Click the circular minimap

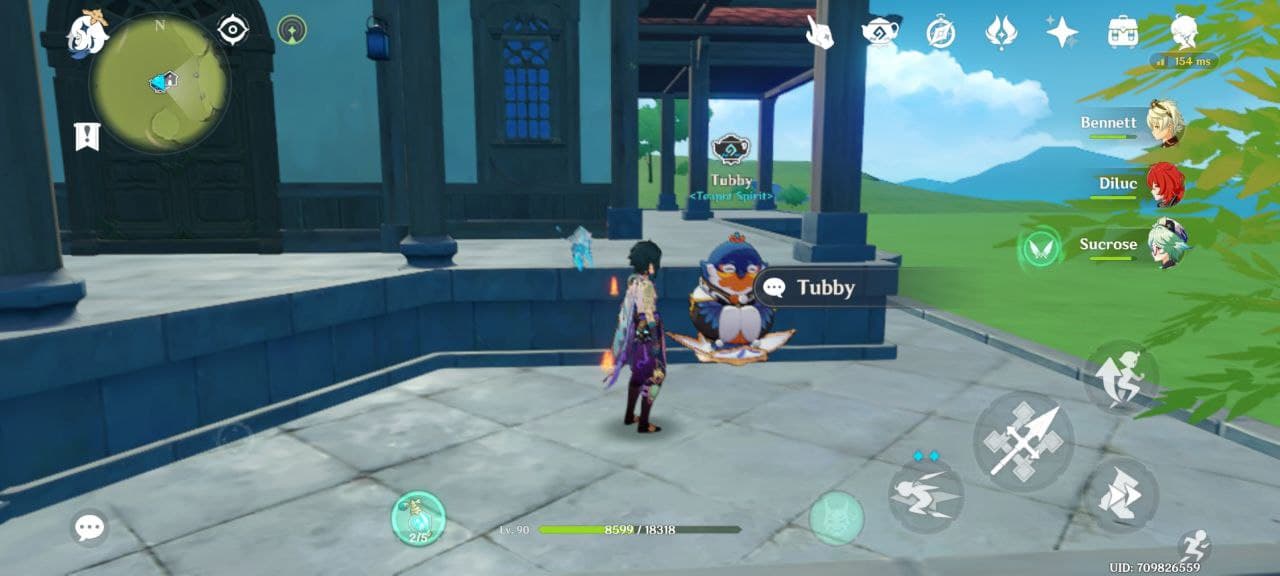pos(159,83)
